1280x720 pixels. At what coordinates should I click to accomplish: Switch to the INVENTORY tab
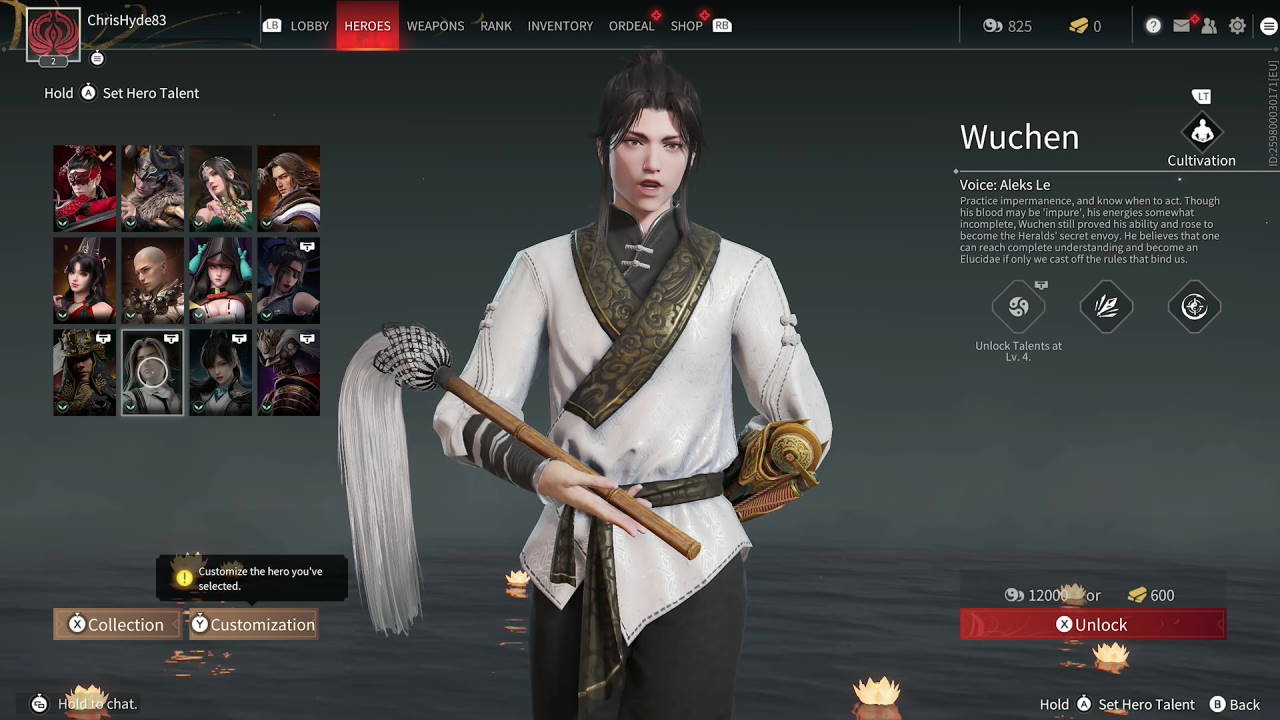pos(560,26)
